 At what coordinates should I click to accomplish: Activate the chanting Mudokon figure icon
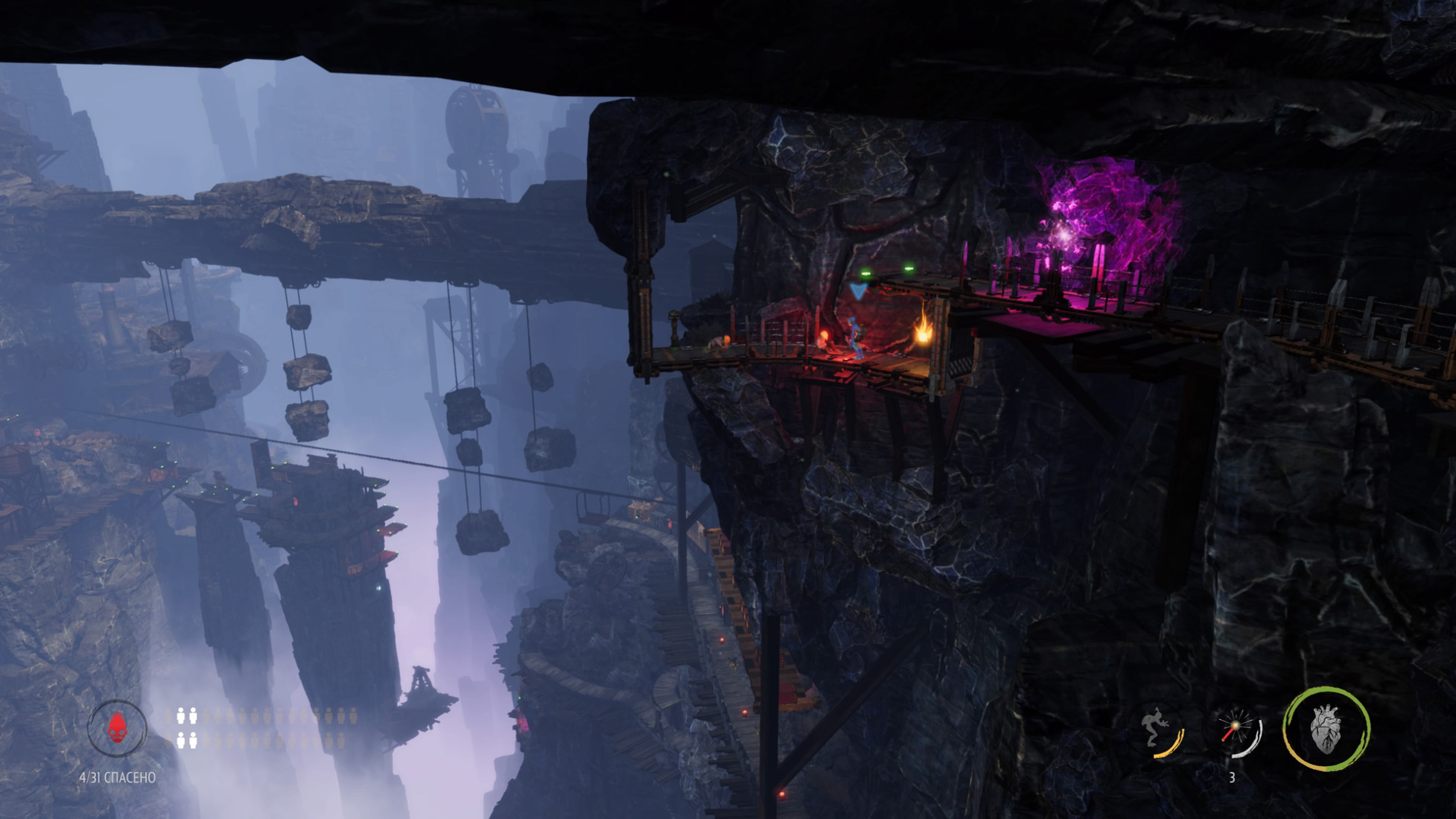[x=1160, y=730]
